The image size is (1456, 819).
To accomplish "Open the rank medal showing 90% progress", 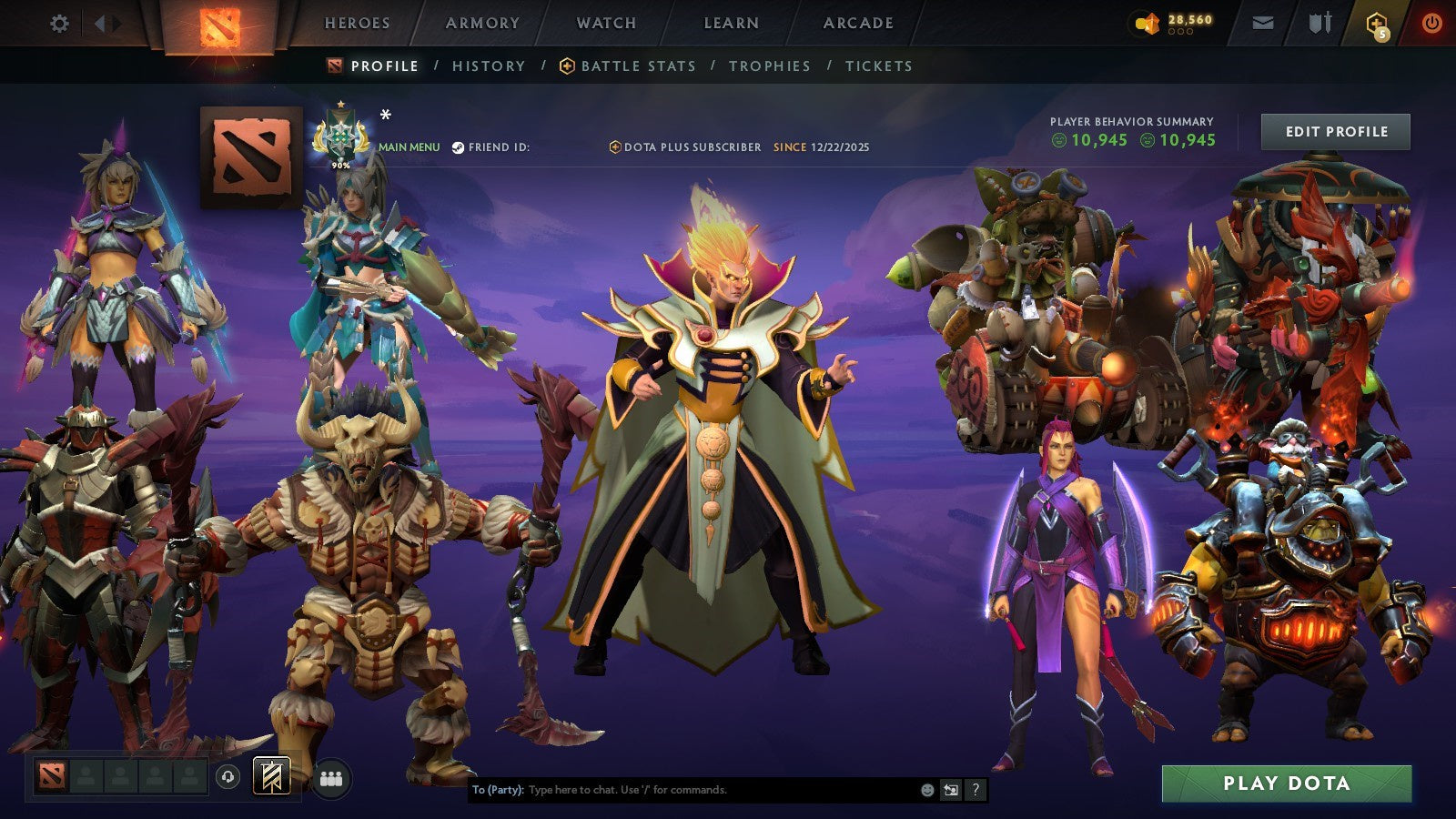I will click(x=339, y=136).
